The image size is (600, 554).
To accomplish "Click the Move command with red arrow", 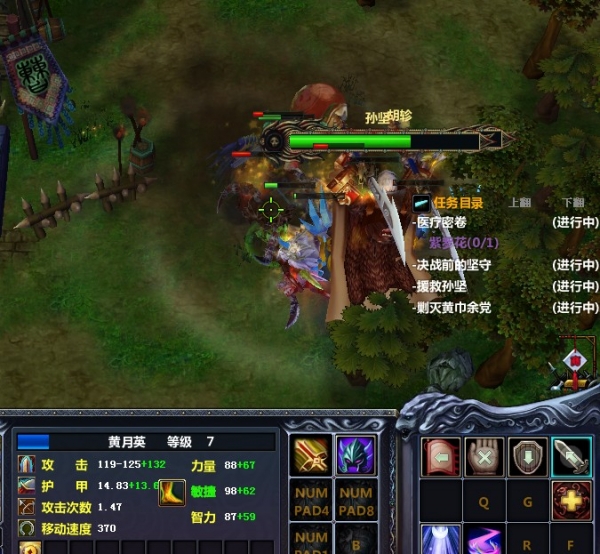I will (441, 456).
